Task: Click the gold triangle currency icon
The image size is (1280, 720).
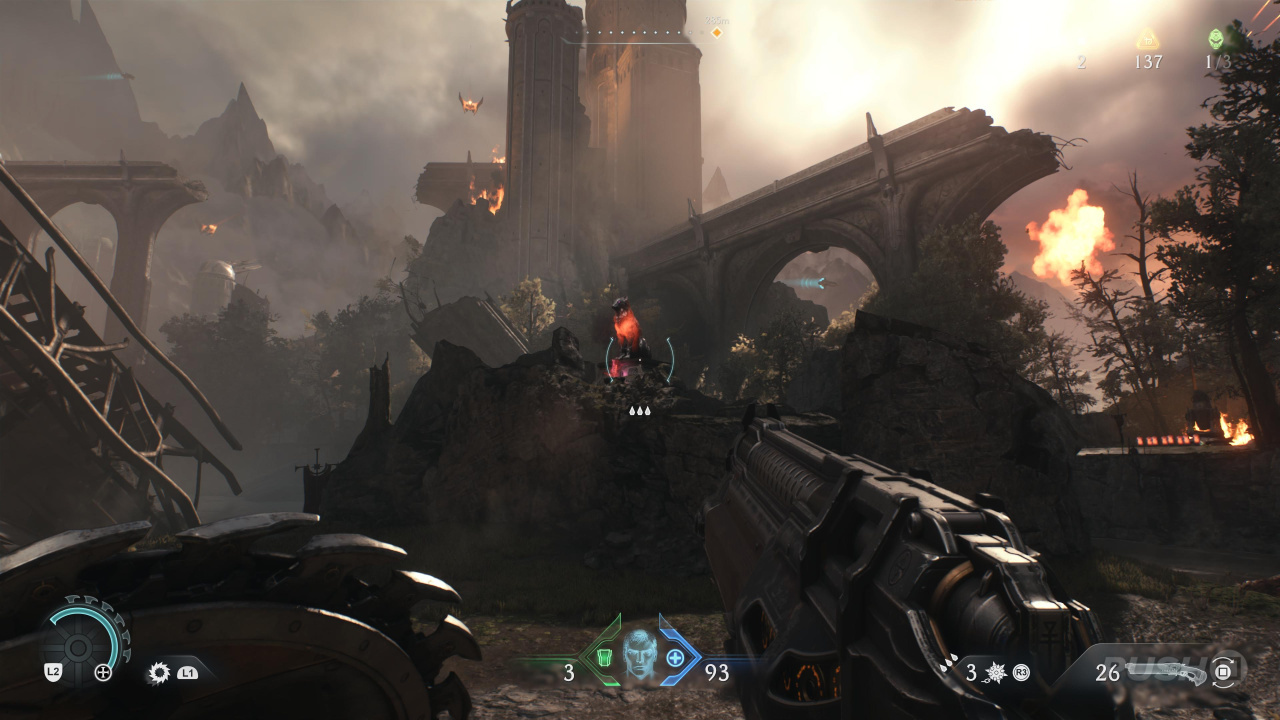Action: (1147, 39)
